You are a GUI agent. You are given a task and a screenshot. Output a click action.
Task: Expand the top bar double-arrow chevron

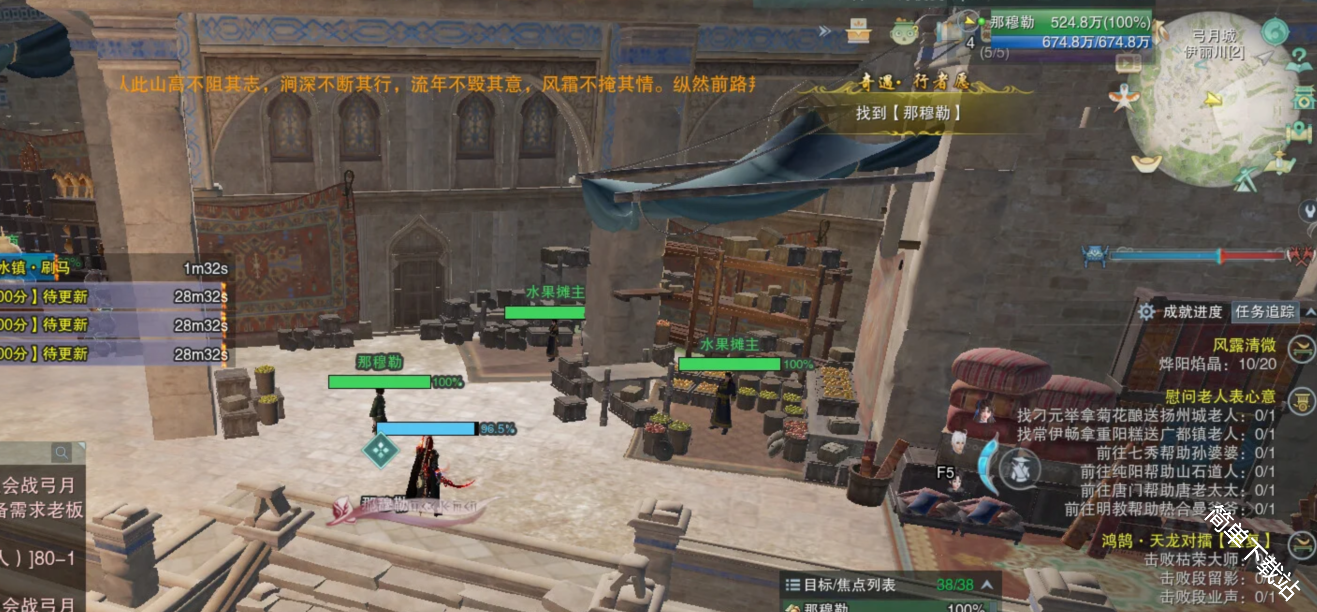[x=824, y=31]
